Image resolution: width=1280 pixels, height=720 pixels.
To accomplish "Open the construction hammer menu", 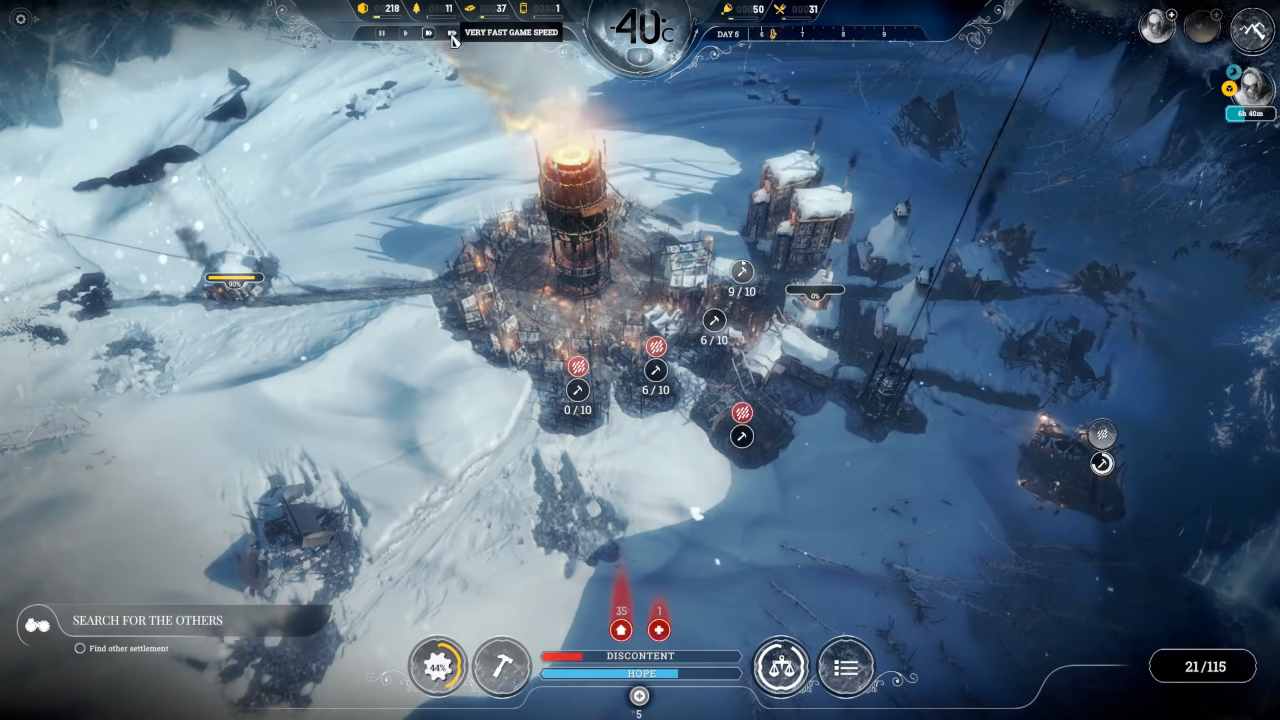I will (501, 667).
